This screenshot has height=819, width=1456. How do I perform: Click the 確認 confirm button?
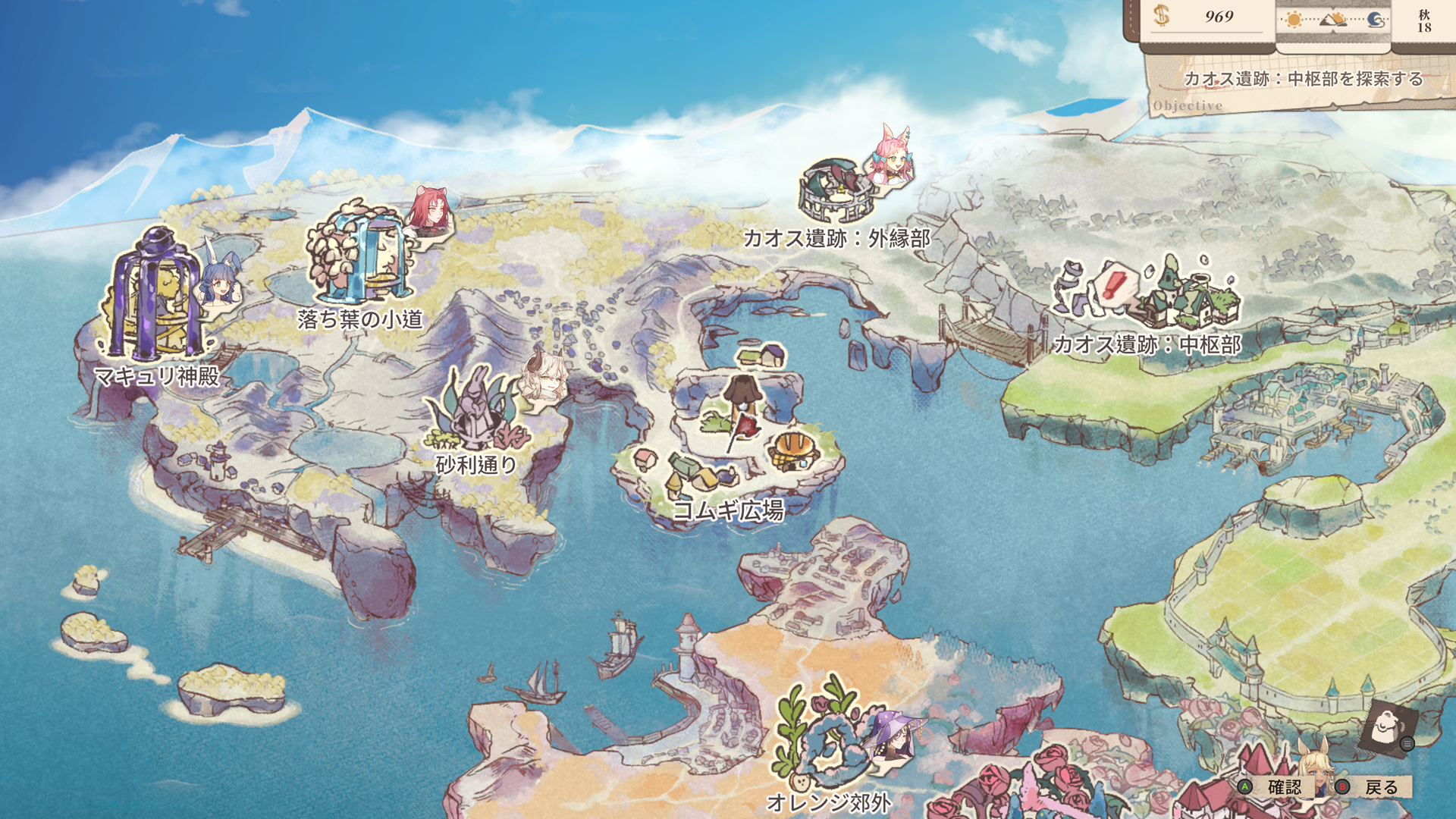1276,787
